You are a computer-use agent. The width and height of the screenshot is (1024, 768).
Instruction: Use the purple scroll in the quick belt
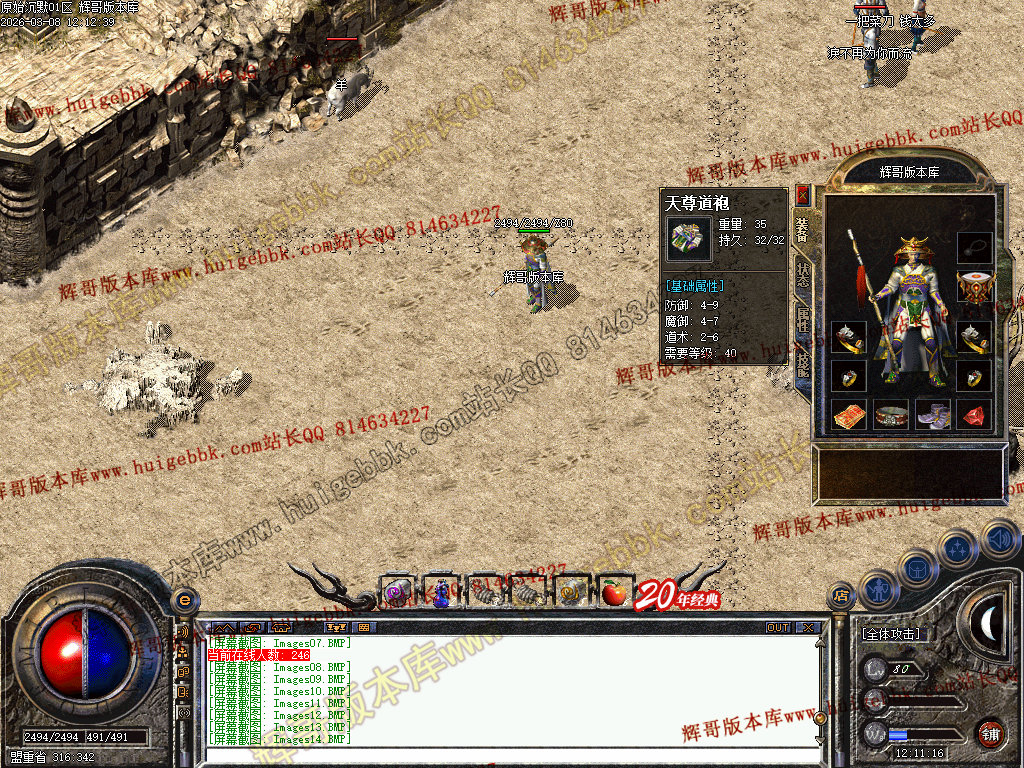(397, 593)
